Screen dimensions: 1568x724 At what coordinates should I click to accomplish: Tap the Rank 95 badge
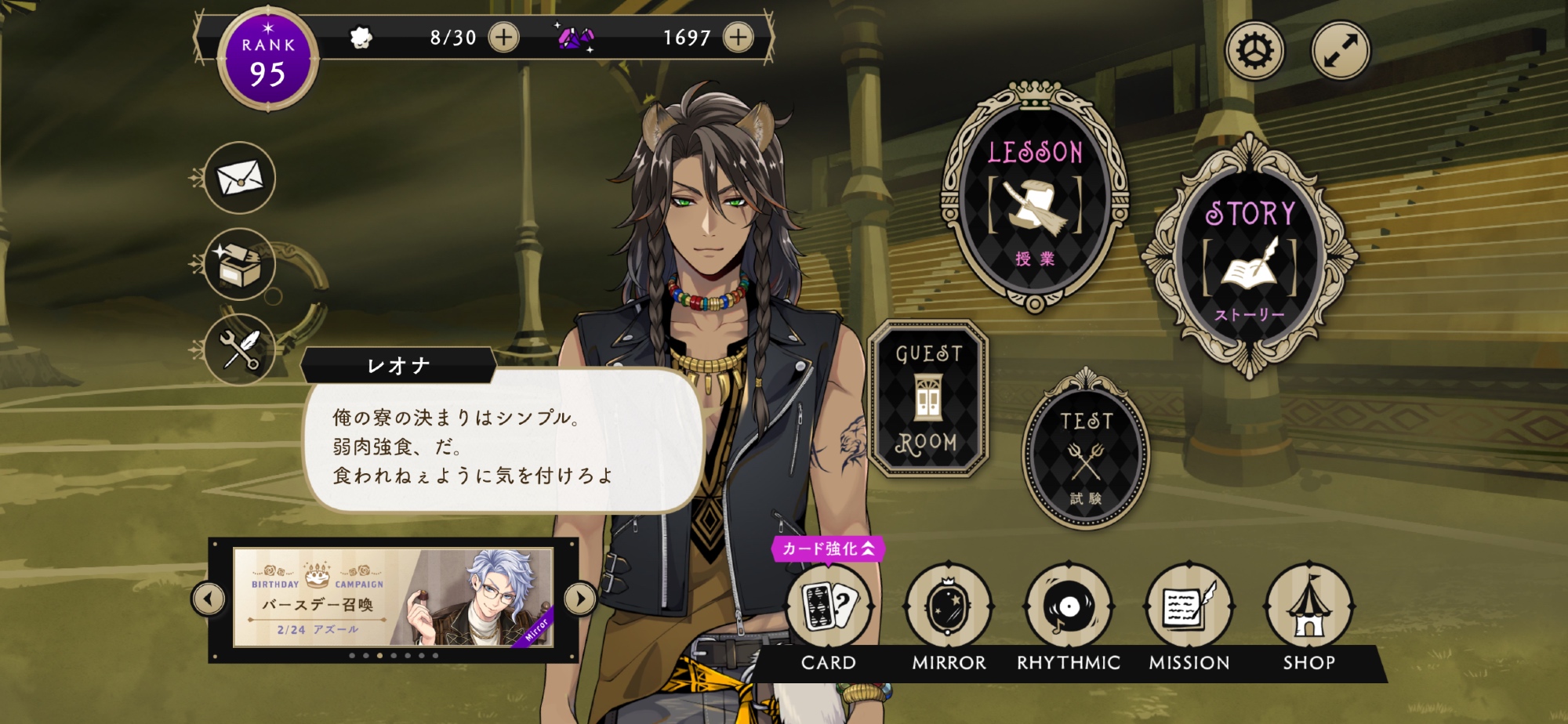point(268,60)
